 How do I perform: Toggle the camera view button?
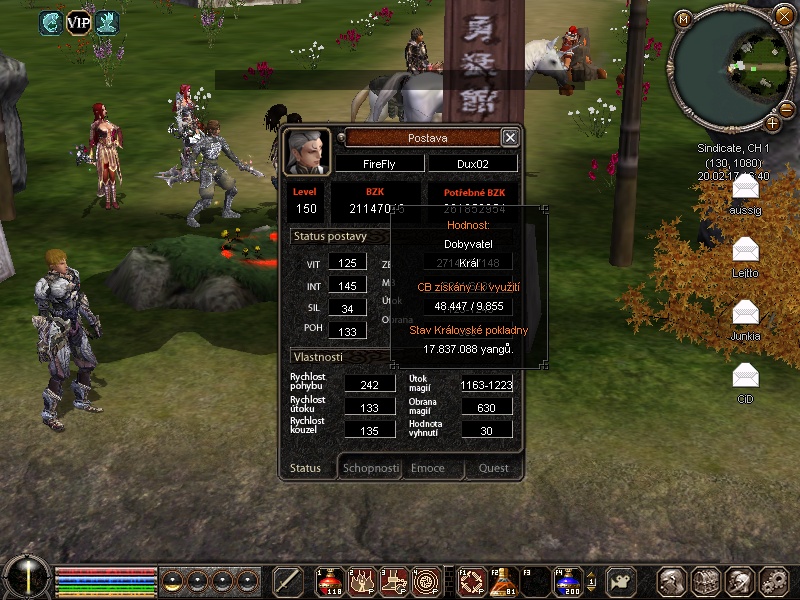click(x=623, y=581)
